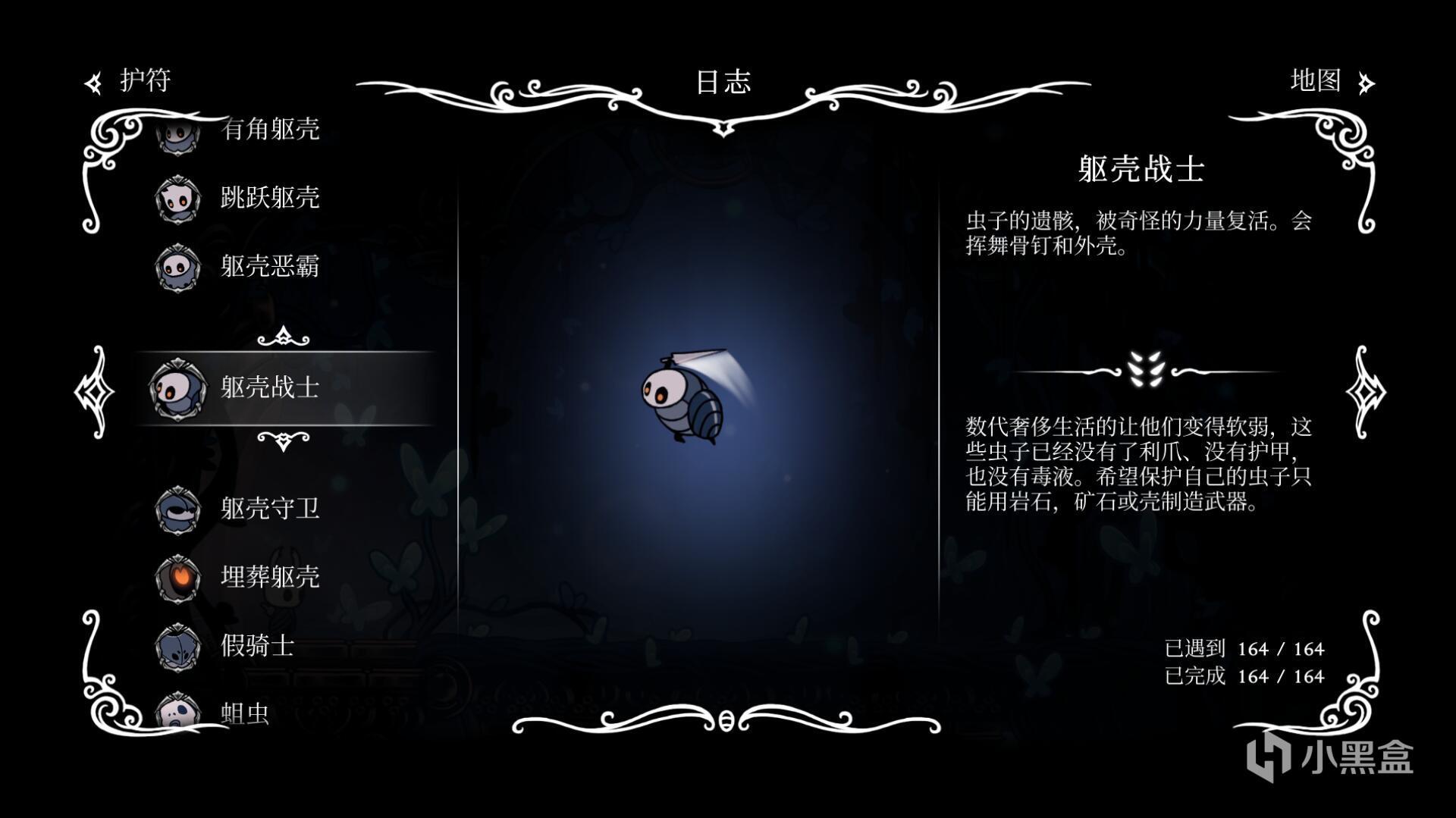
Task: Click the ornate left-side page arrow
Action: pos(95,391)
